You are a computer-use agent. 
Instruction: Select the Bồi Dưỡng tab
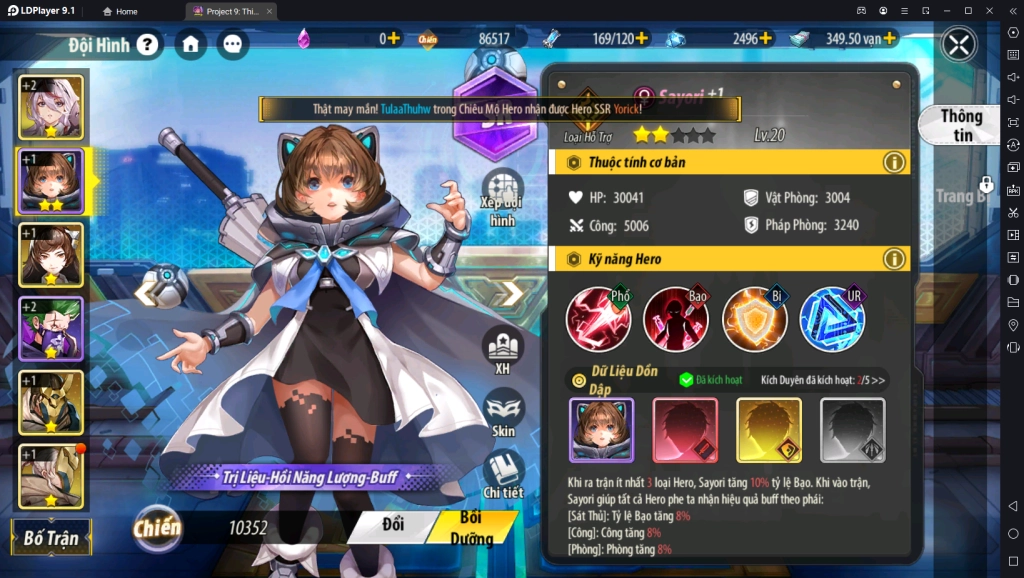[471, 528]
